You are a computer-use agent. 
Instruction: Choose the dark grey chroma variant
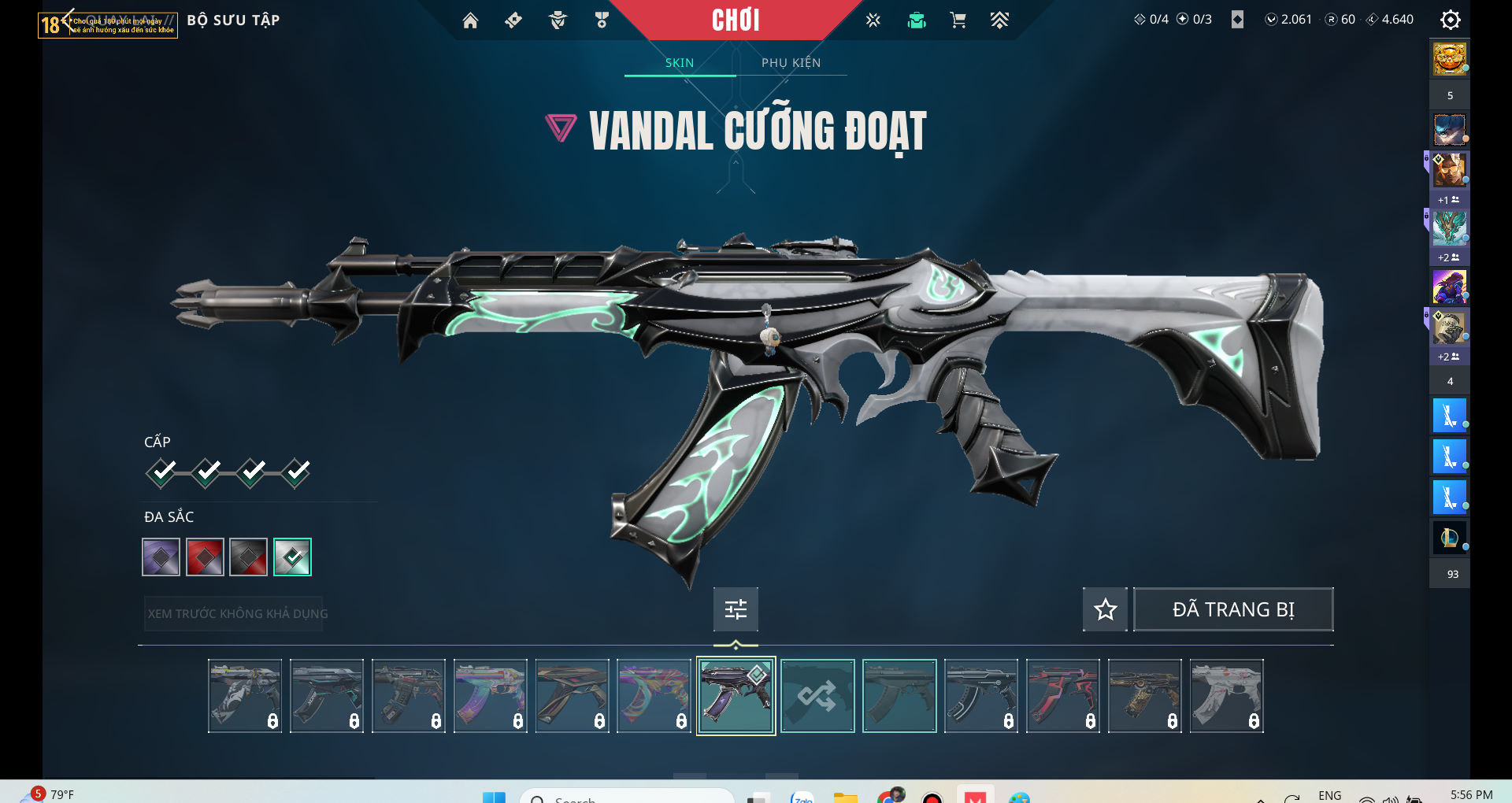[248, 557]
